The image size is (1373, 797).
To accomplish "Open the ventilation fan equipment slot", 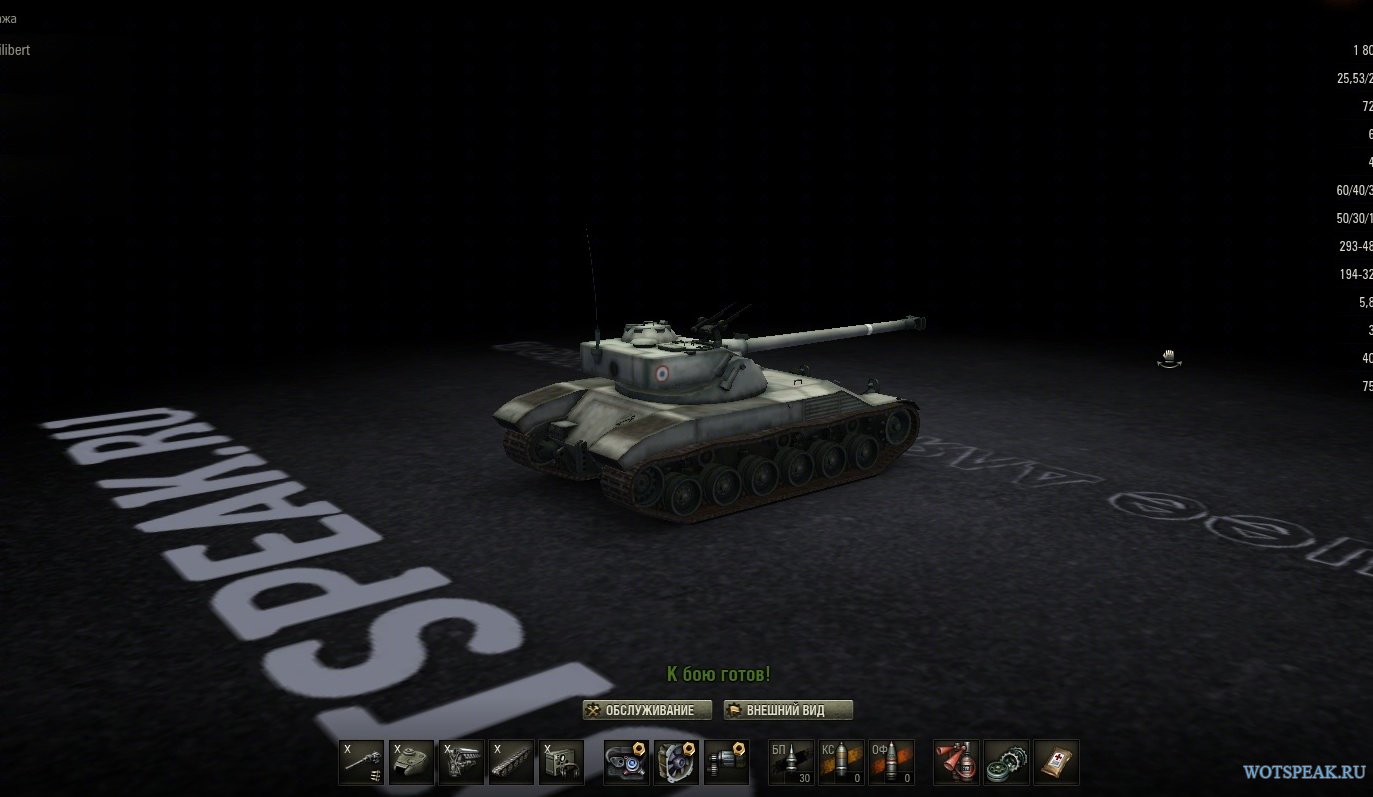I will [x=677, y=762].
